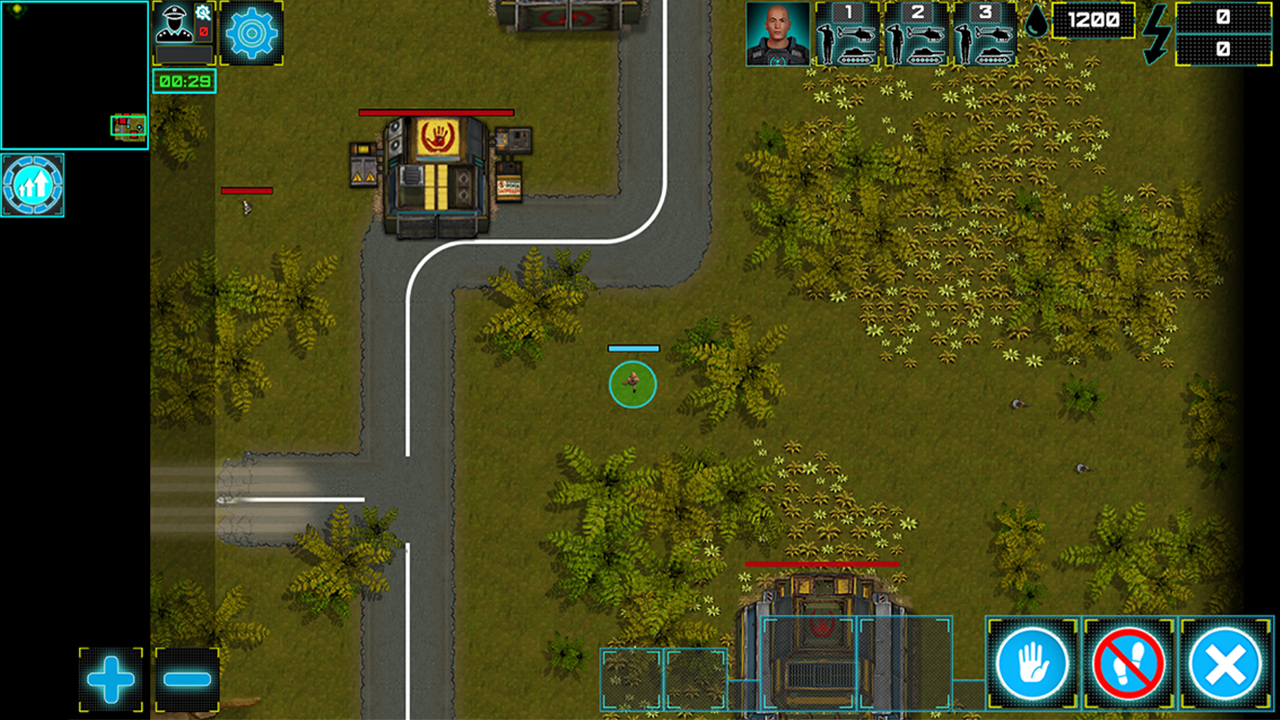This screenshot has height=720, width=1280.
Task: Select the hand stop command icon
Action: click(x=1033, y=663)
